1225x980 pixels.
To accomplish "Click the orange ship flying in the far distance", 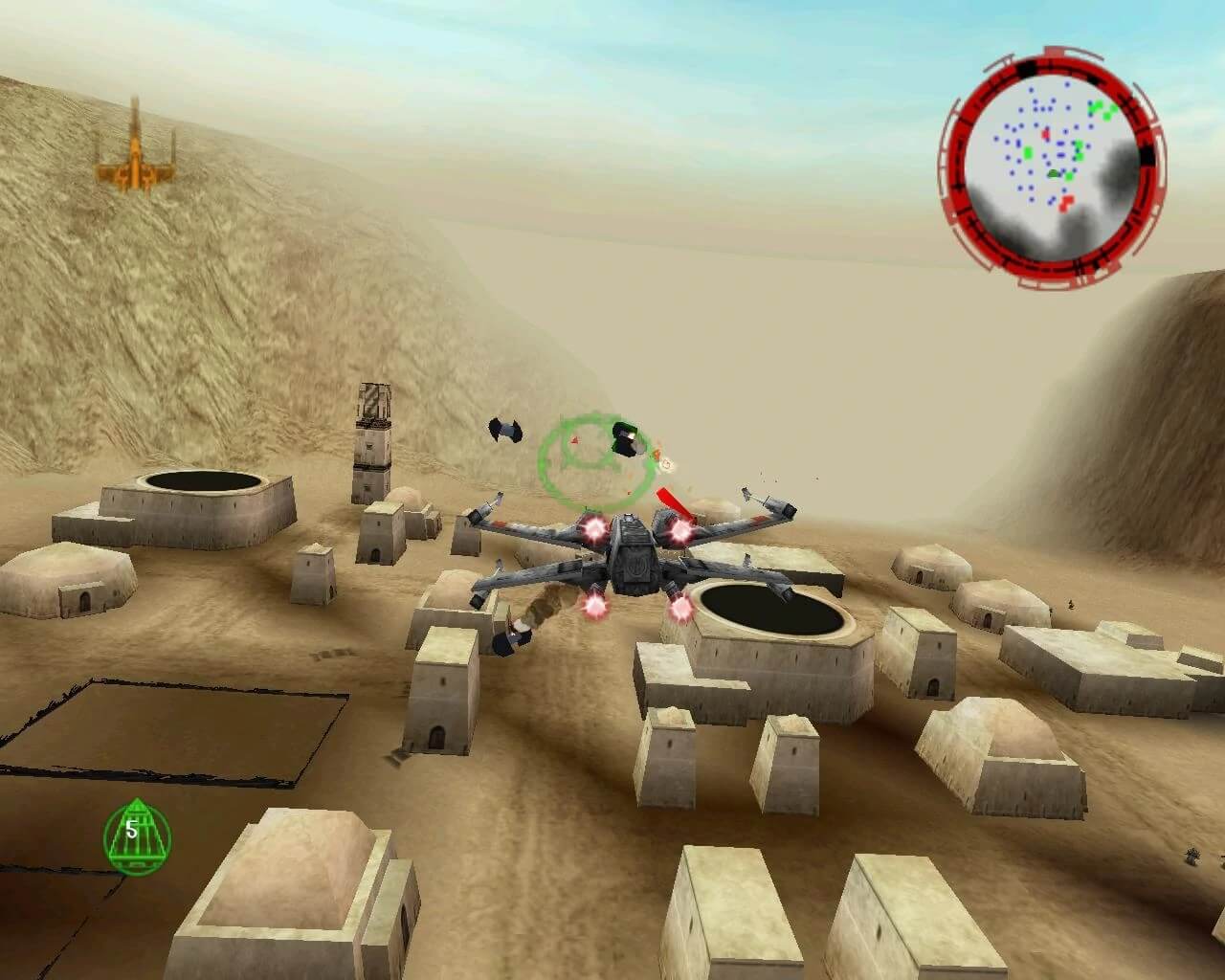I will coord(134,153).
